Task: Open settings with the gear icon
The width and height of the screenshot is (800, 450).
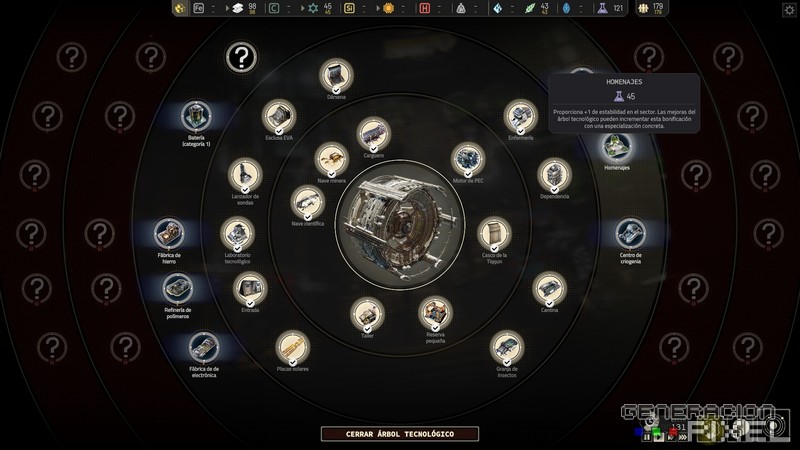Action: pos(789,9)
